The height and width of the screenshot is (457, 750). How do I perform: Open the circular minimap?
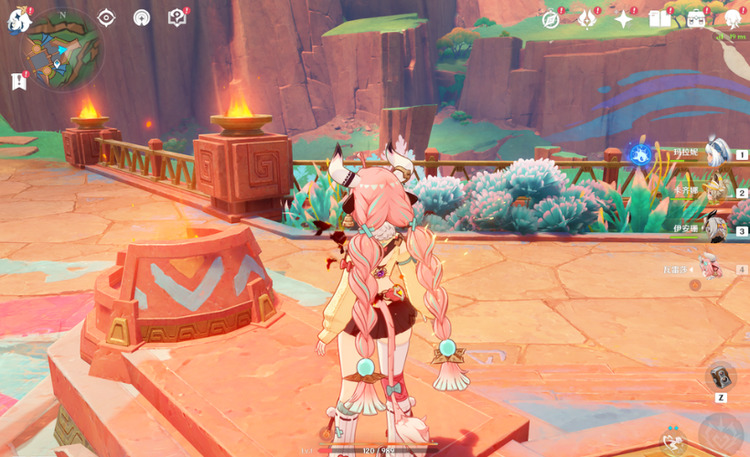pos(62,50)
